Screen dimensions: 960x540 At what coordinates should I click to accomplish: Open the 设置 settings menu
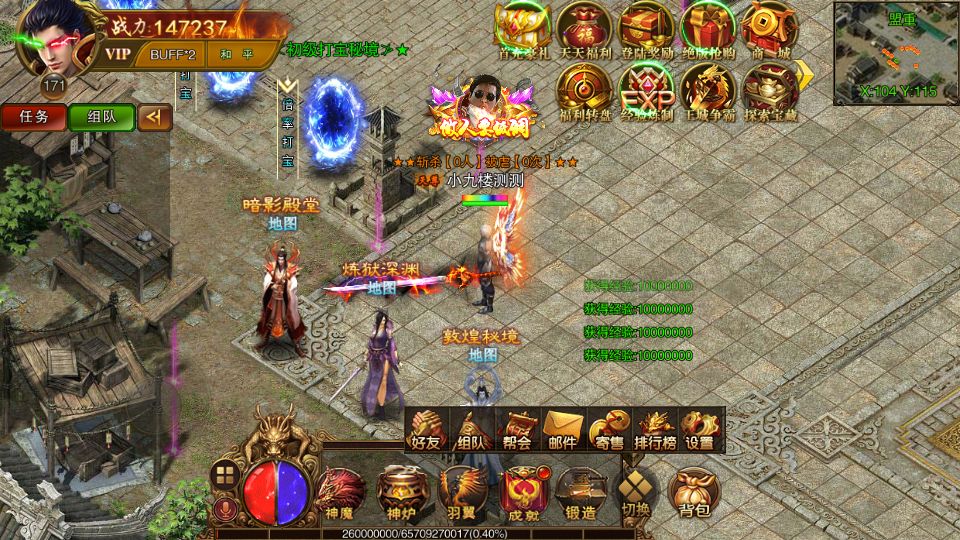coord(700,430)
